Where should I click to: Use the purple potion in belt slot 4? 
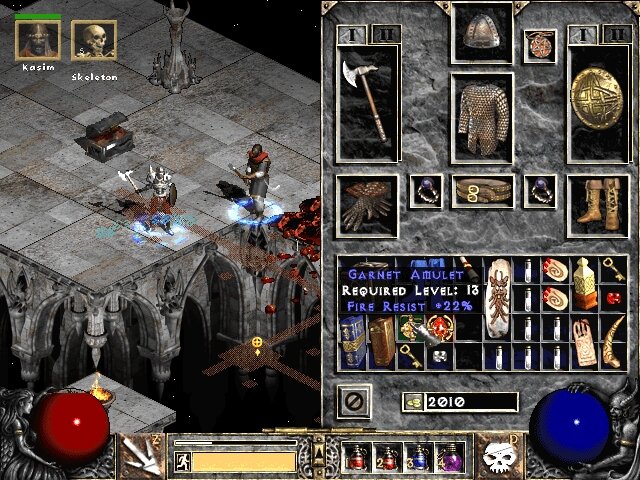pyautogui.click(x=449, y=458)
